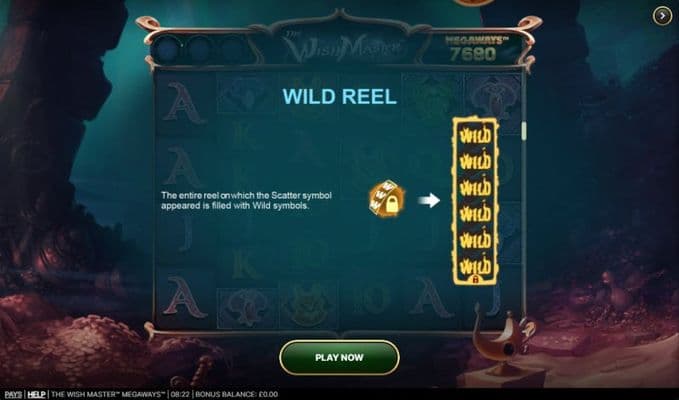This screenshot has width=679, height=400.
Task: Advance using the top-right arrow button
Action: [662, 15]
